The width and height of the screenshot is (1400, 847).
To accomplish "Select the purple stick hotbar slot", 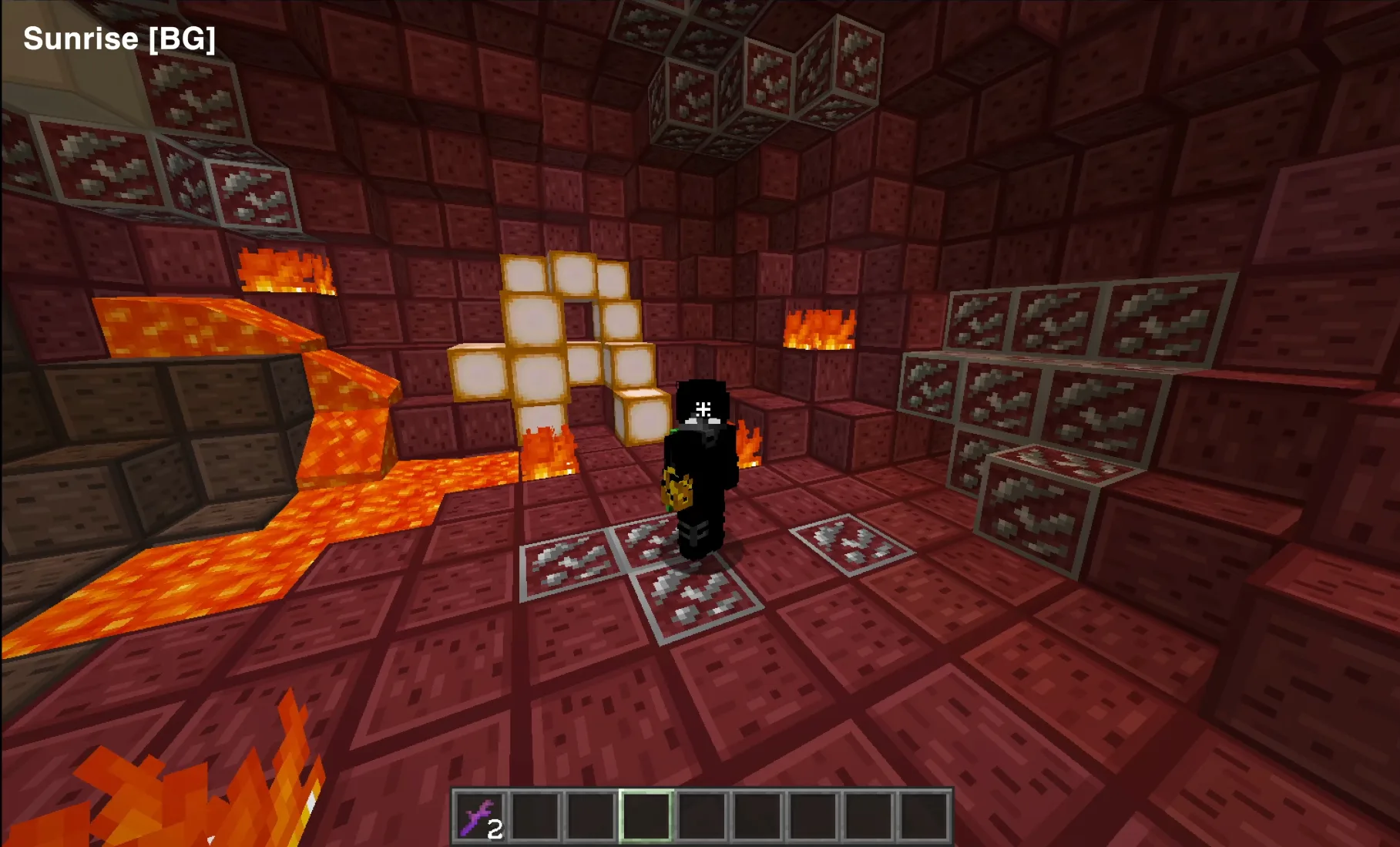I will (x=479, y=817).
